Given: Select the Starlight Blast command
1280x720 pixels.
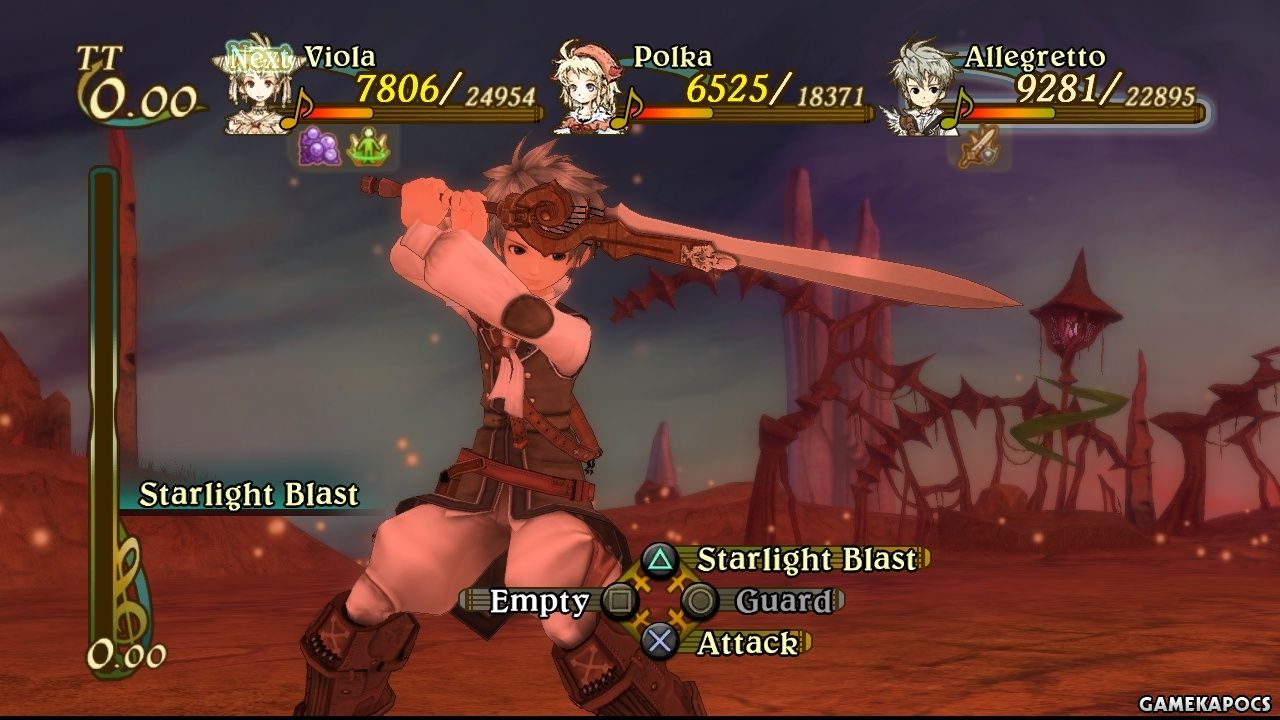Looking at the screenshot, I should 805,559.
